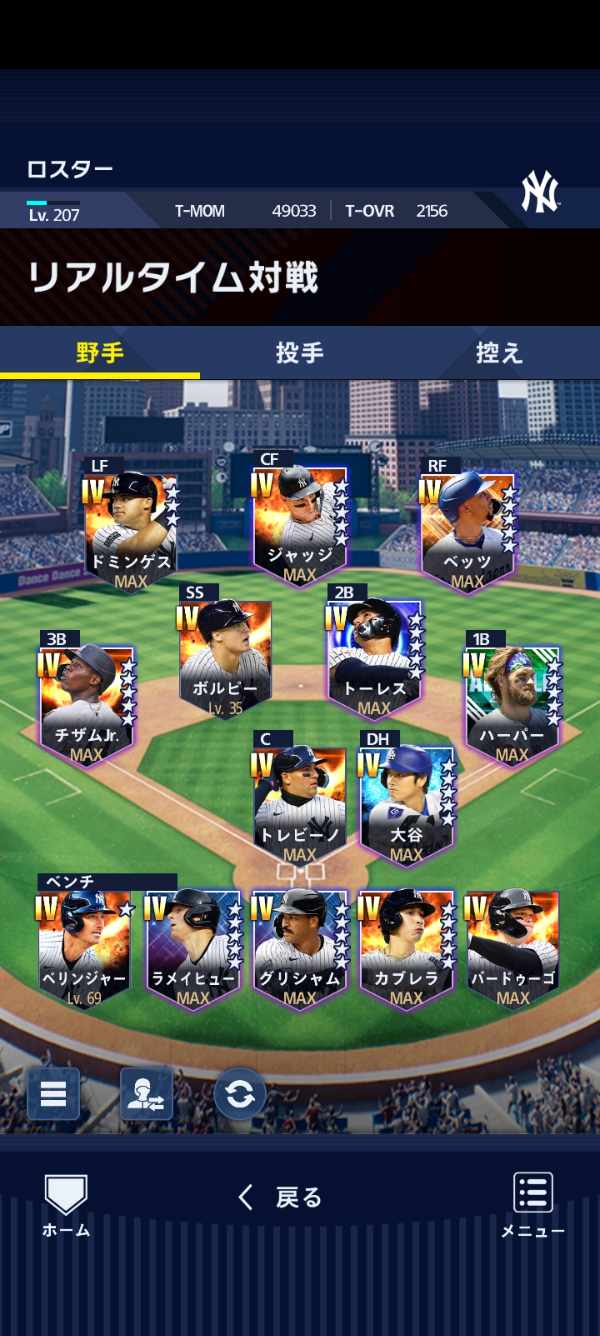600x1336 pixels.
Task: Click the circular refresh arrows button
Action: coord(240,1093)
